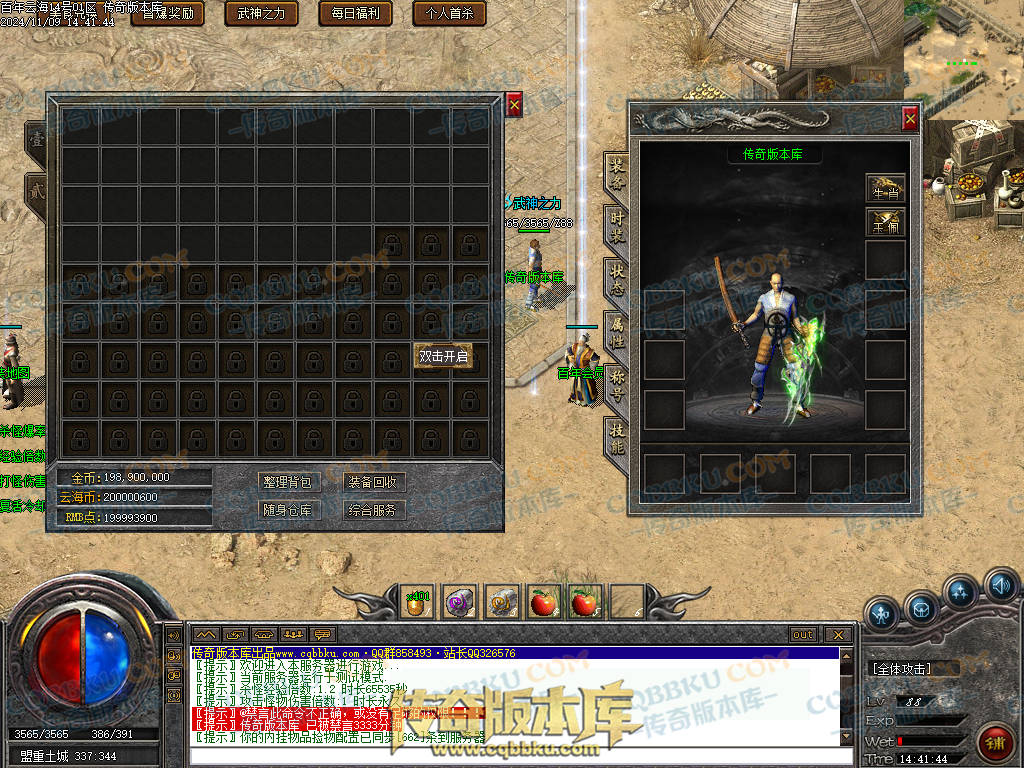
Task: Click the chat panel's out button
Action: tap(803, 635)
